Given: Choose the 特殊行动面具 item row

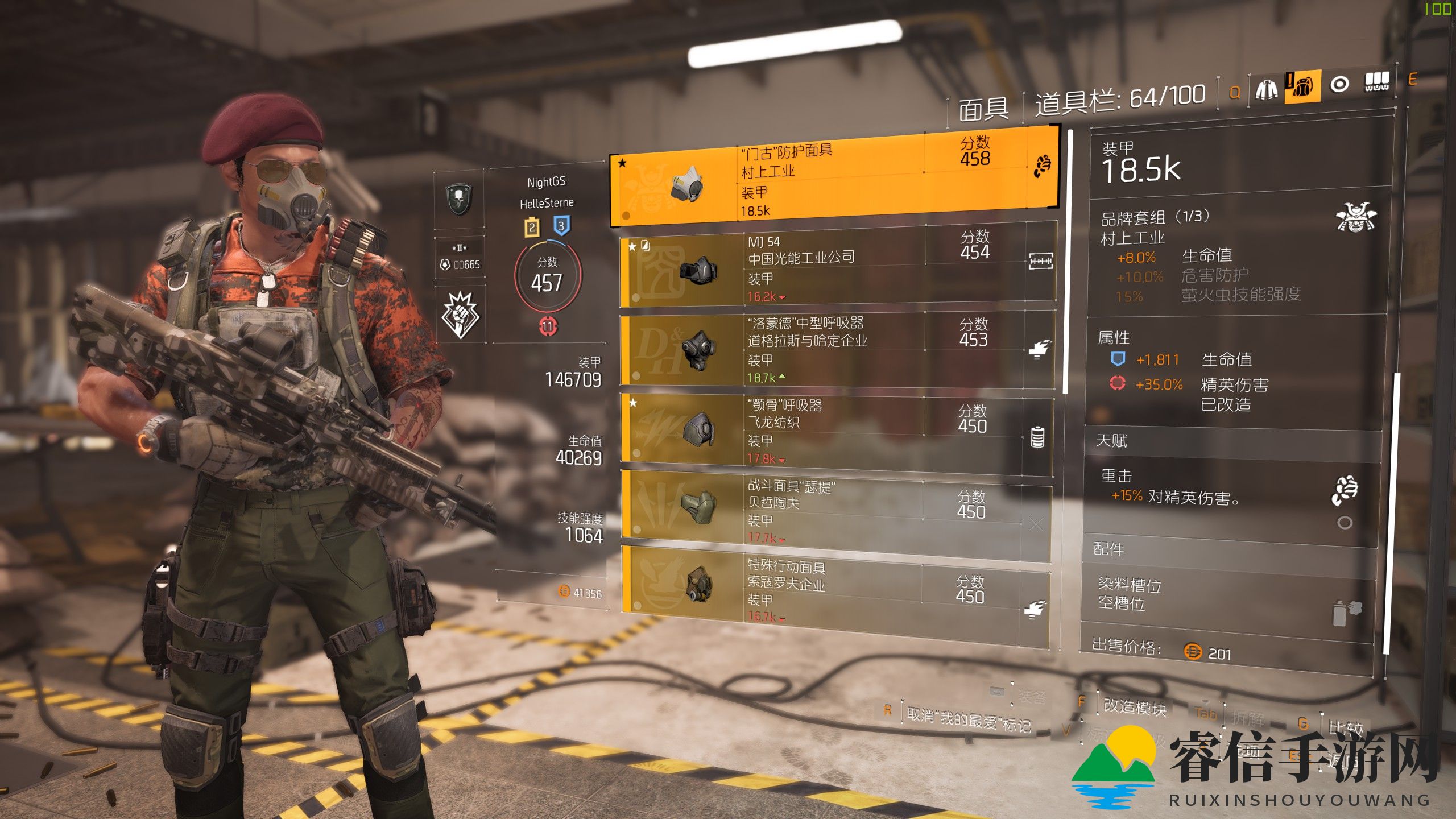Looking at the screenshot, I should (x=836, y=590).
